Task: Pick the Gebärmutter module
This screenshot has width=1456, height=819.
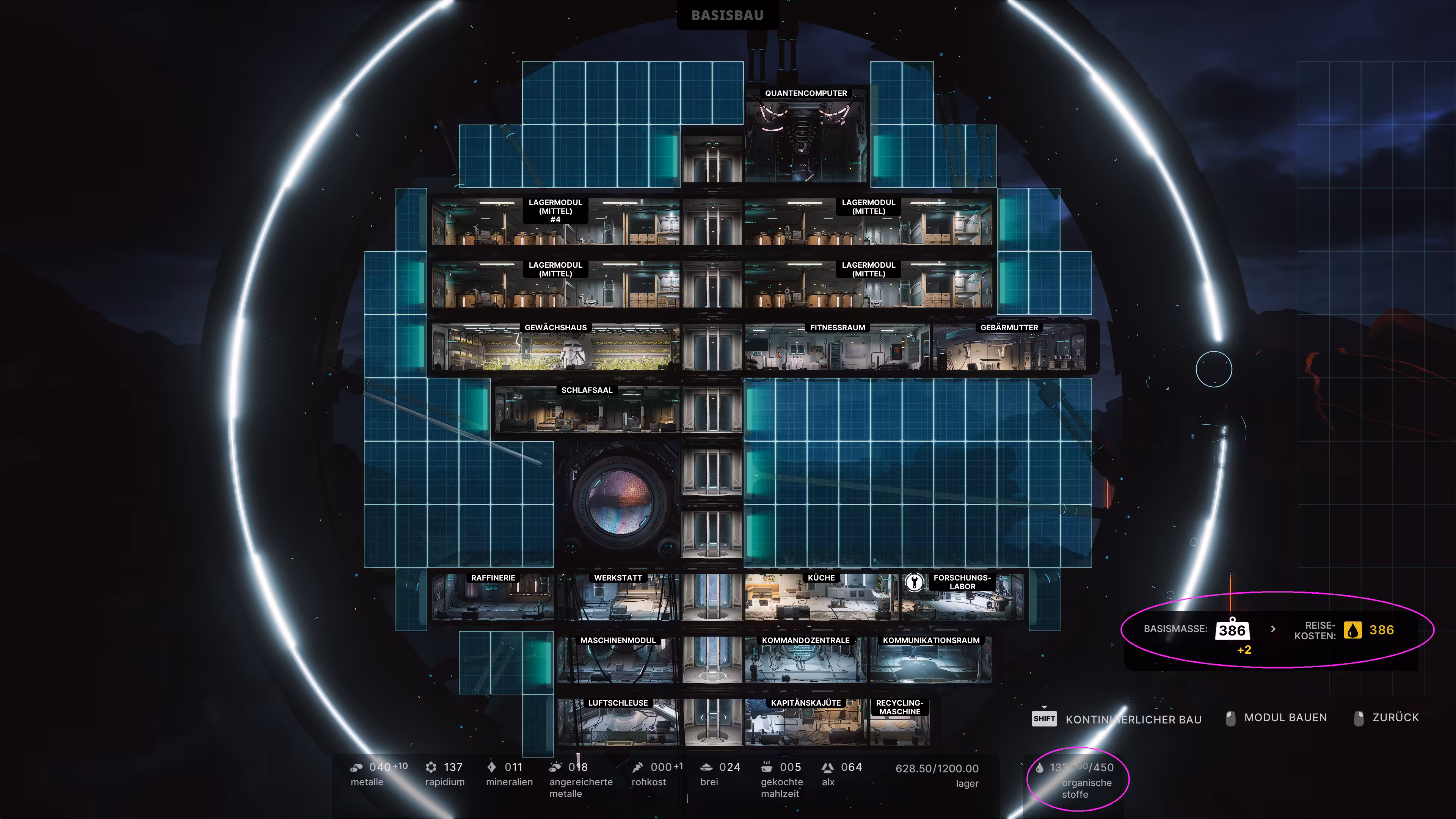Action: (1009, 348)
